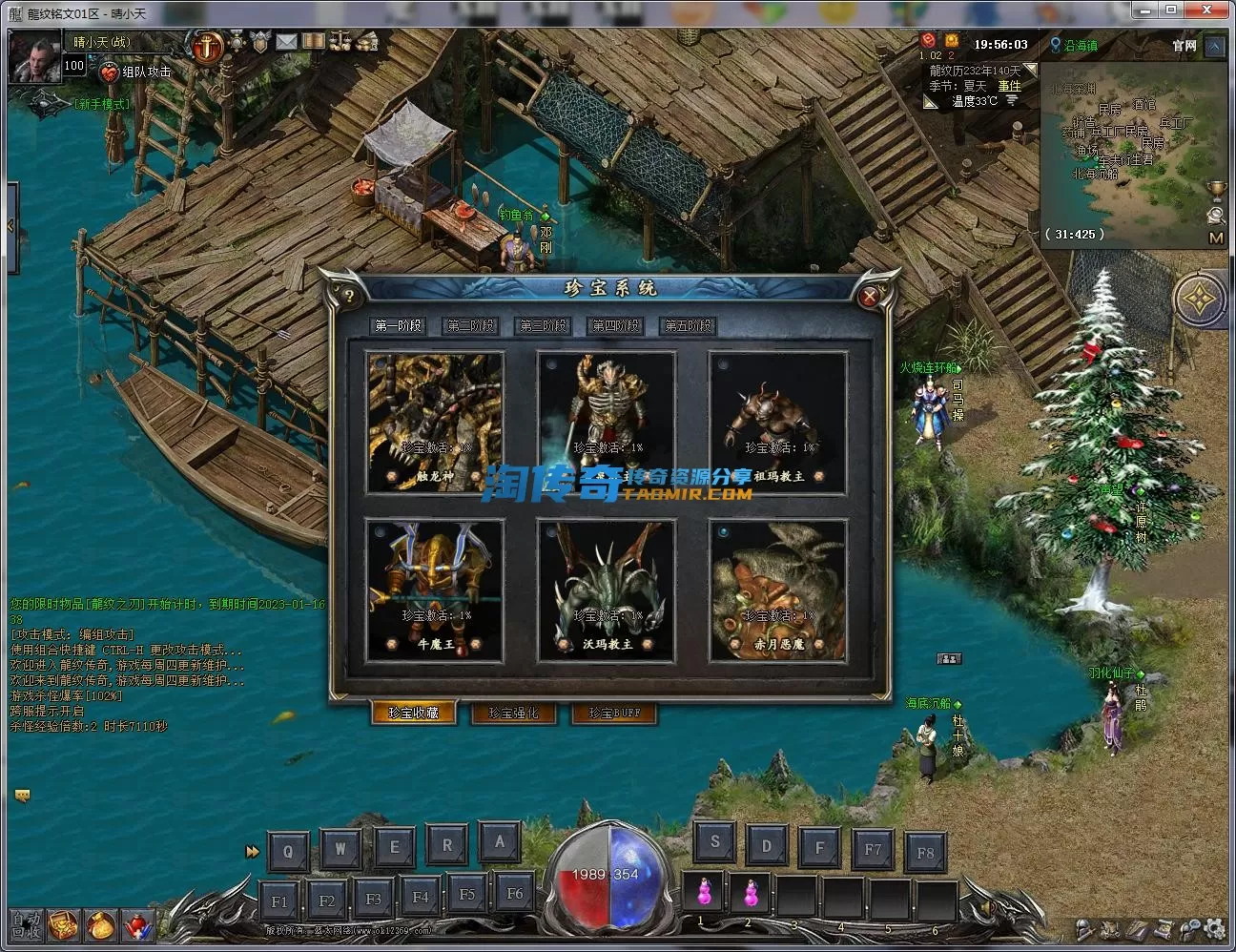Image resolution: width=1236 pixels, height=952 pixels.
Task: Close the 珍宝系统 treasure window
Action: 869,297
